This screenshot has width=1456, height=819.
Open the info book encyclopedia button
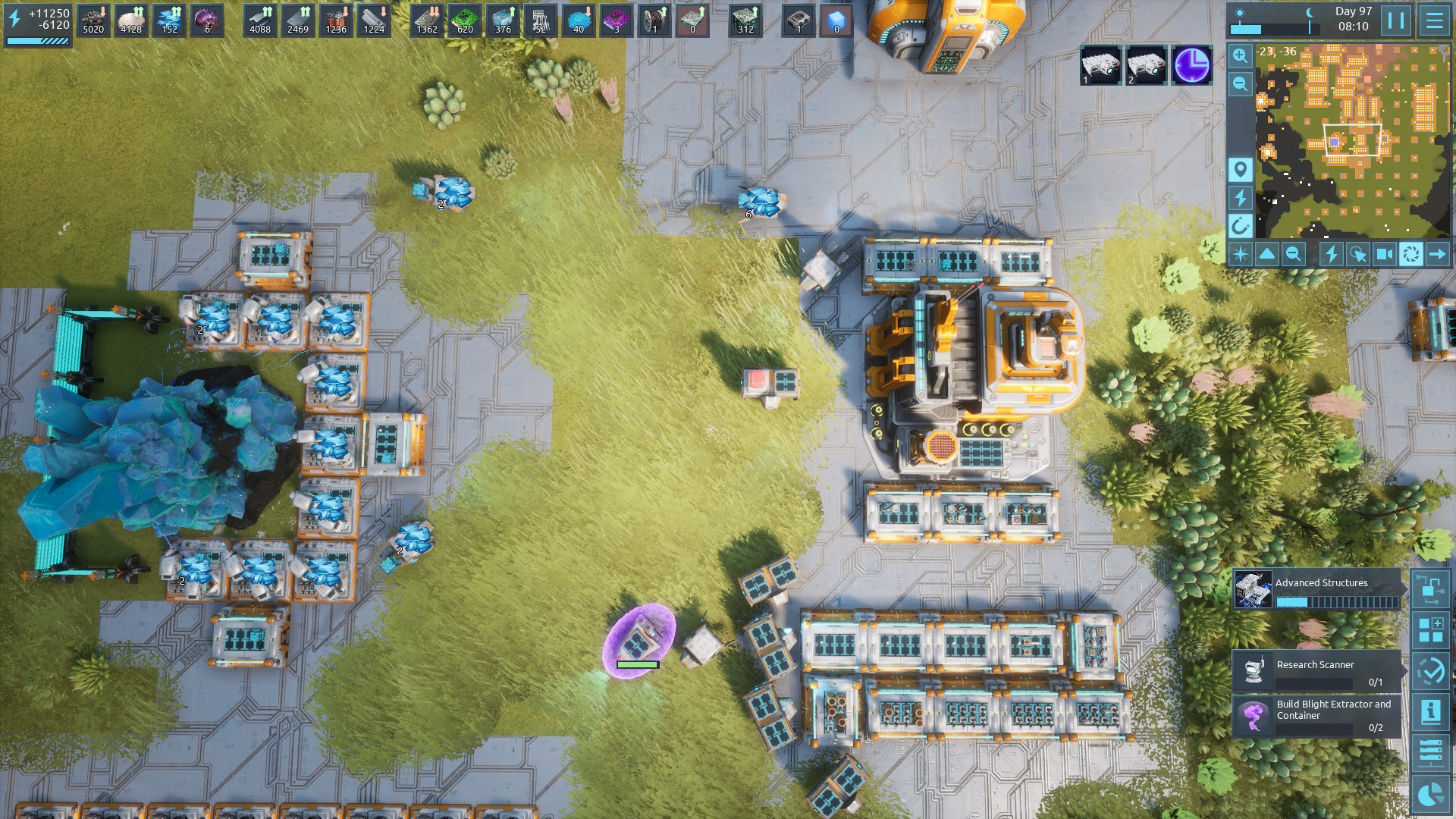pos(1431,711)
